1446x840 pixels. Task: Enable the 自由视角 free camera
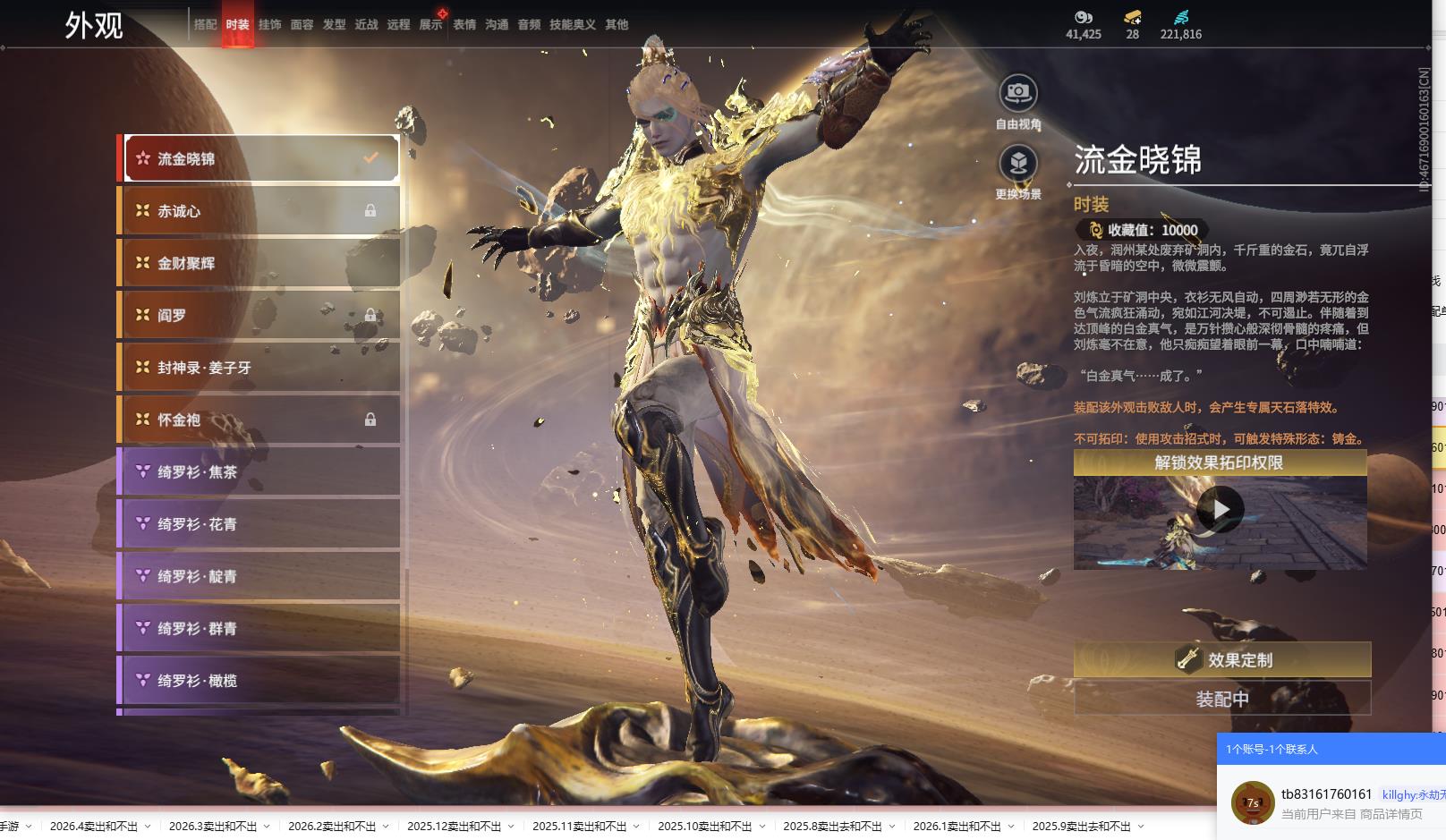coord(1018,92)
